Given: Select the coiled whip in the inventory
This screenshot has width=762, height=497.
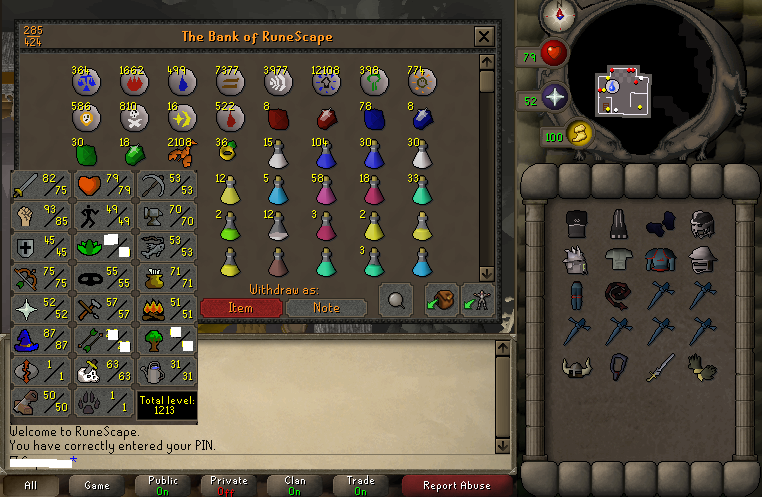Looking at the screenshot, I should [x=617, y=295].
